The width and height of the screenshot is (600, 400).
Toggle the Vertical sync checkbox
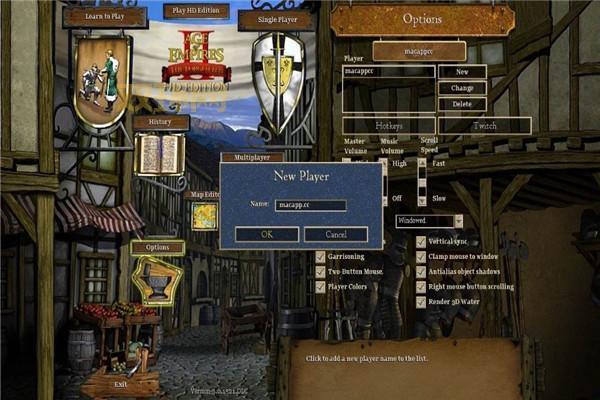[x=421, y=242]
